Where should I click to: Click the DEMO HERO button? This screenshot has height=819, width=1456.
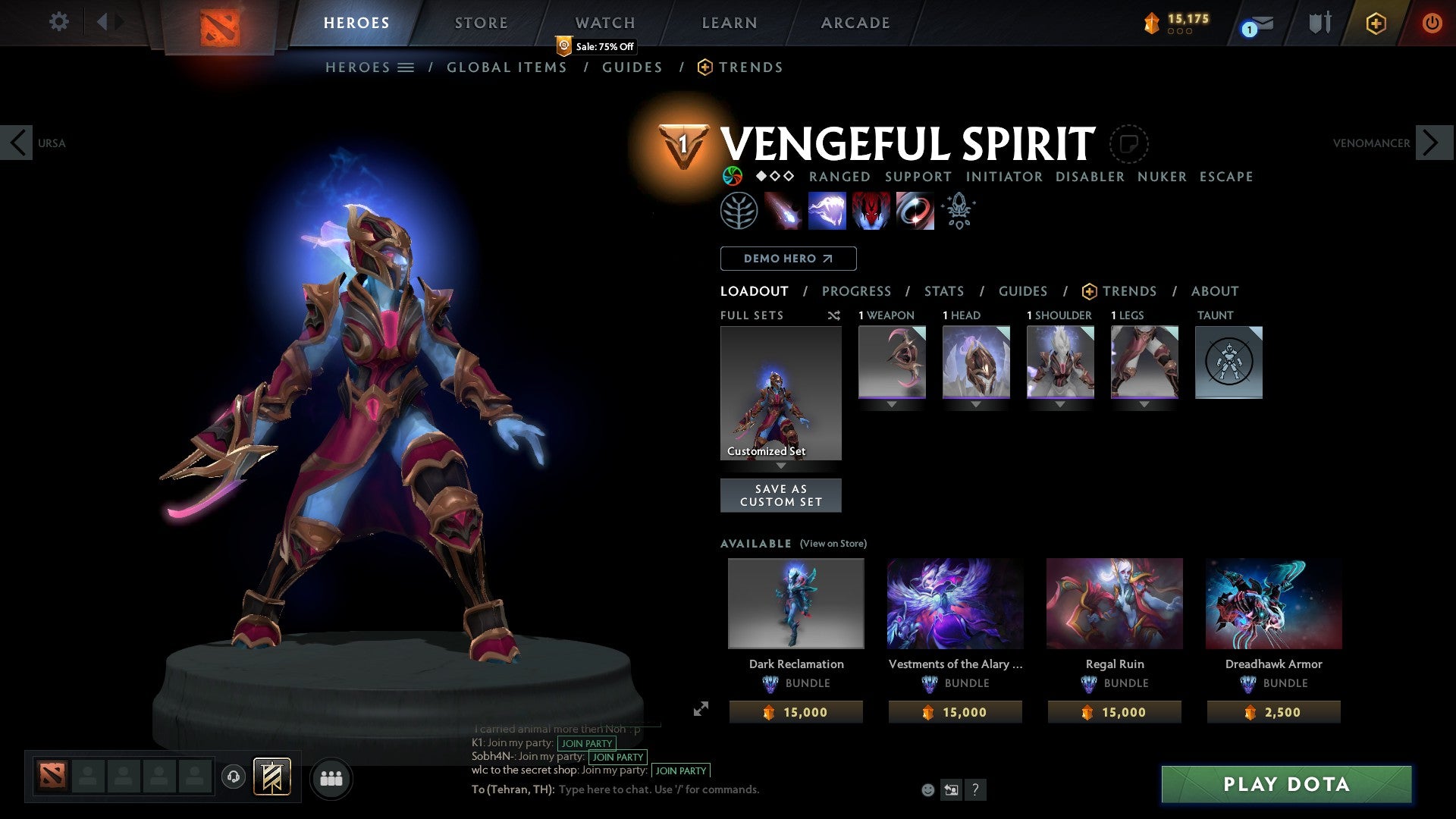pos(788,258)
